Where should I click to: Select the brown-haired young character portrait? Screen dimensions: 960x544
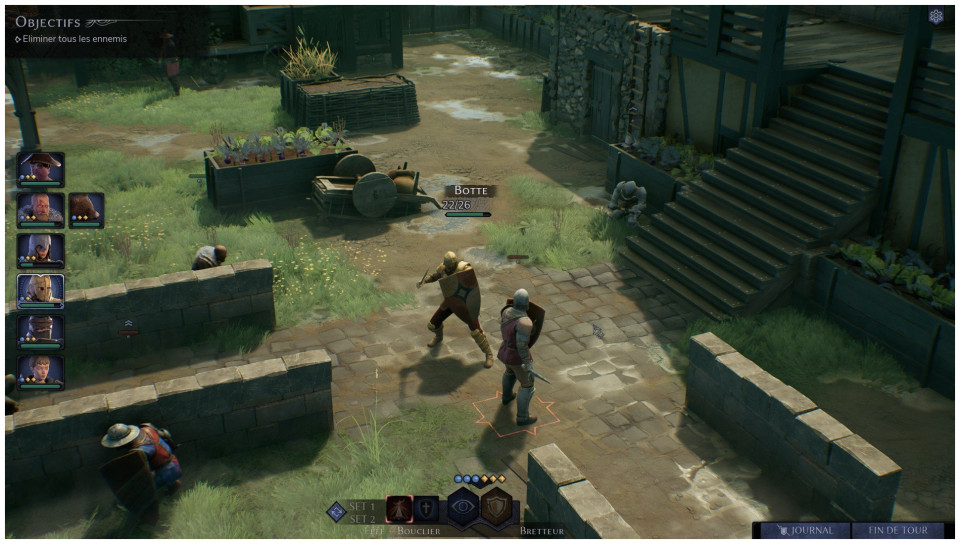point(41,372)
